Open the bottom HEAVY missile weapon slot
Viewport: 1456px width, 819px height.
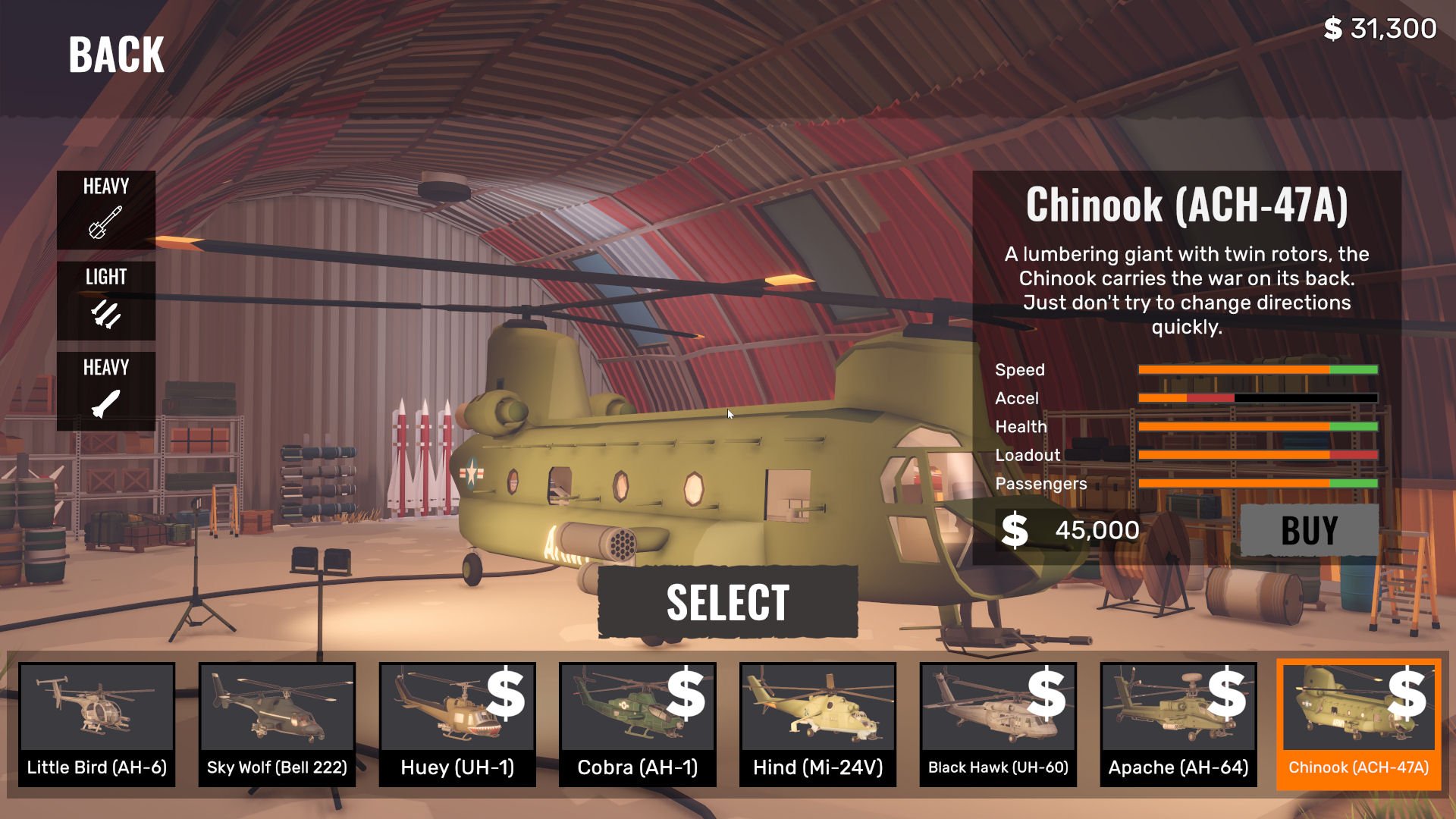[106, 391]
